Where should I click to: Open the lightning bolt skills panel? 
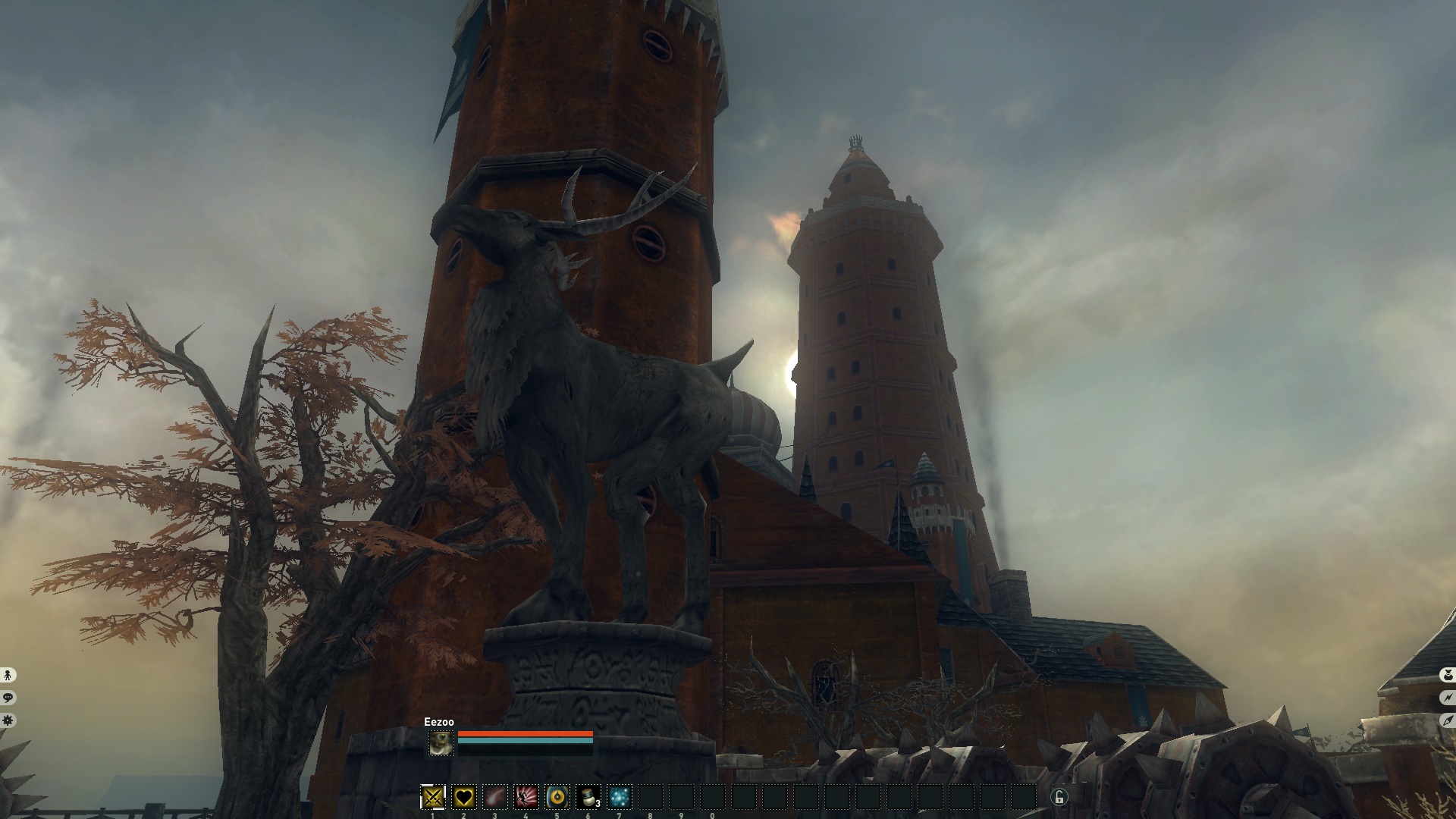(1447, 698)
